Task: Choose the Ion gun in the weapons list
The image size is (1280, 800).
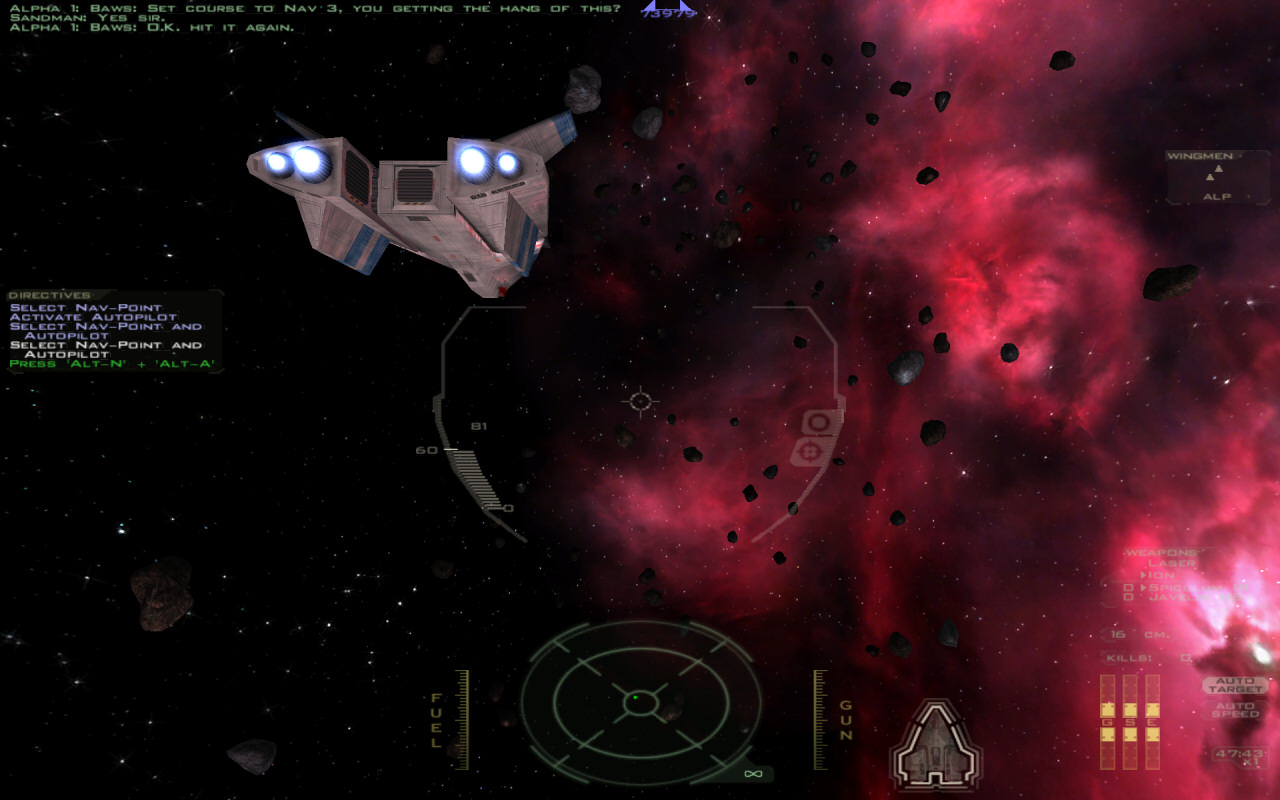Action: pyautogui.click(x=1161, y=575)
